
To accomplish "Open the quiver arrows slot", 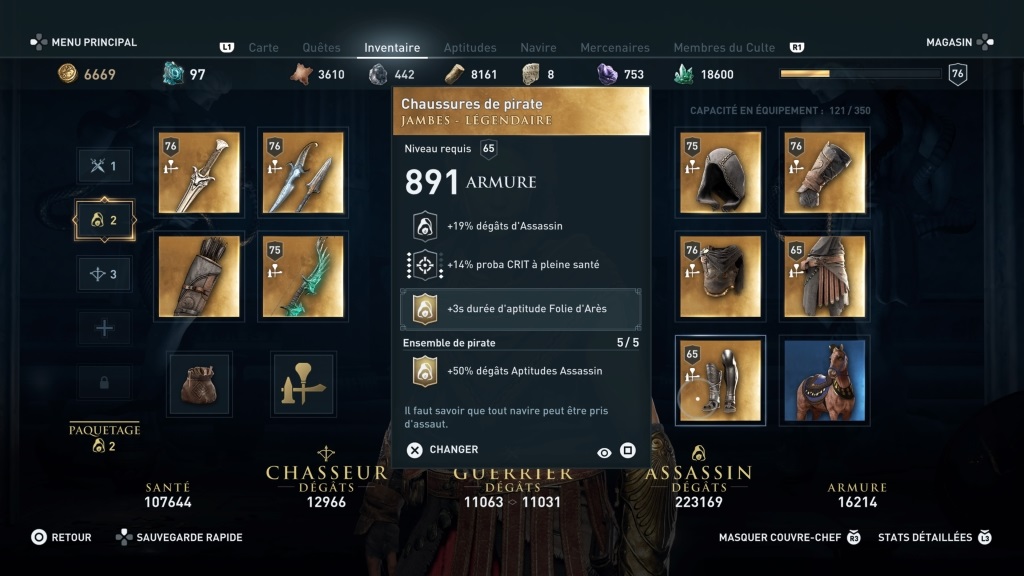I will click(199, 277).
